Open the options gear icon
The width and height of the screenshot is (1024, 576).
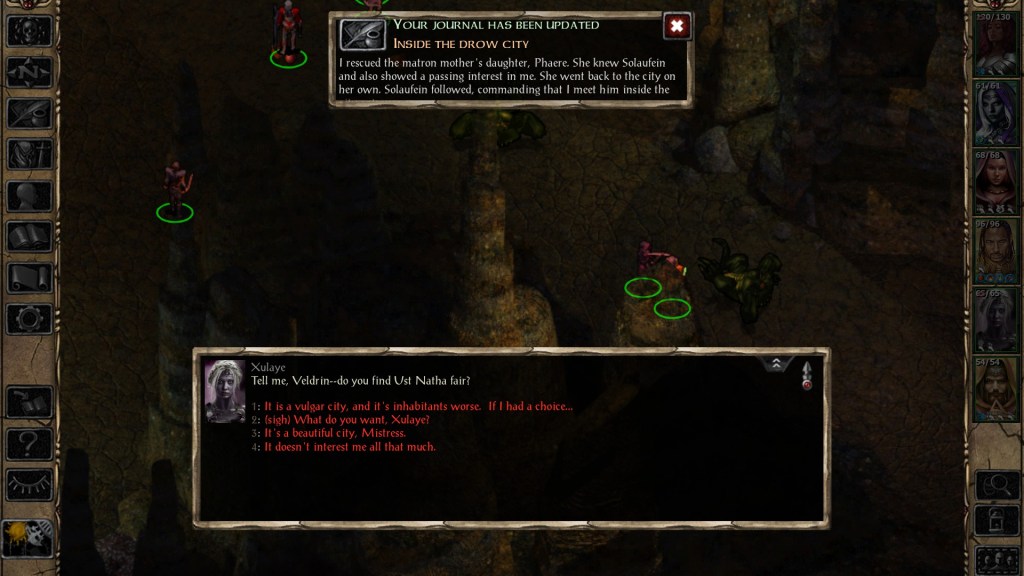[29, 319]
